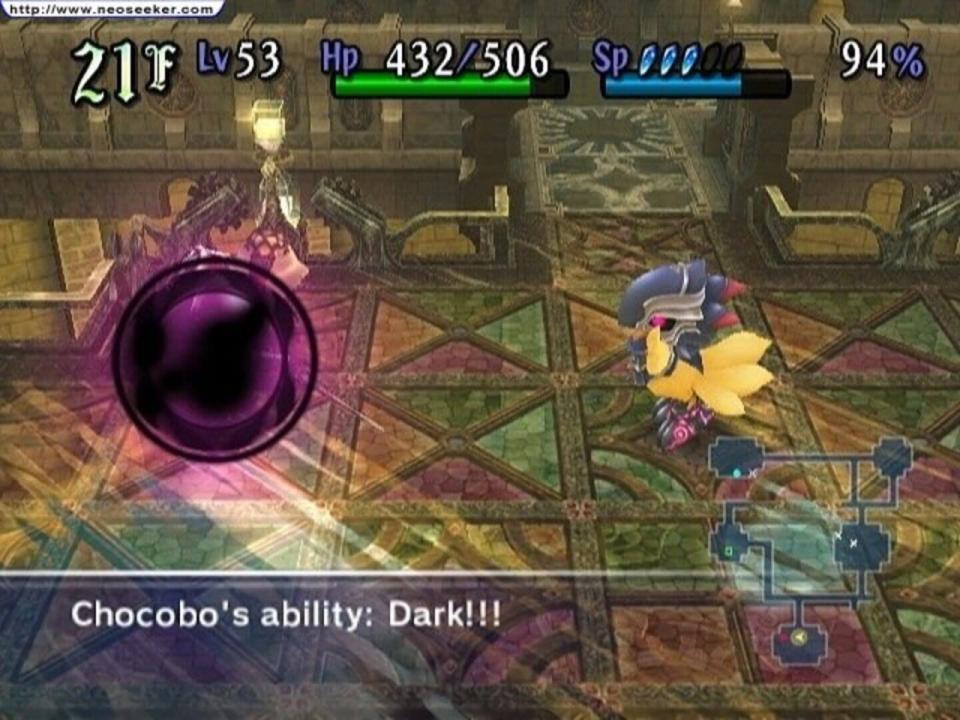Viewport: 960px width, 720px height.
Task: Click the dungeon minimap overlay
Action: point(810,550)
